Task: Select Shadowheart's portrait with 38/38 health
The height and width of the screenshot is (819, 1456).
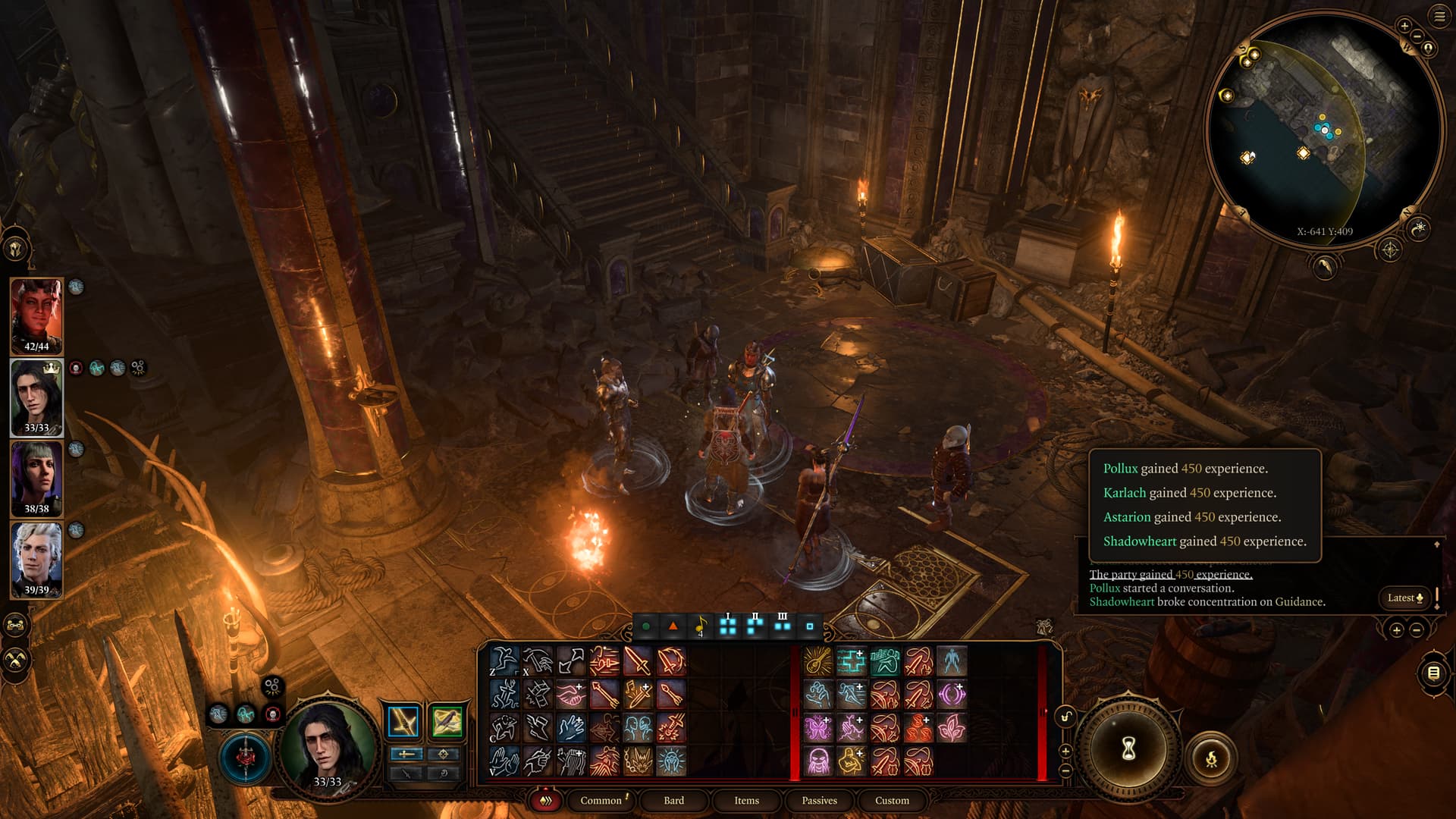Action: pos(36,478)
